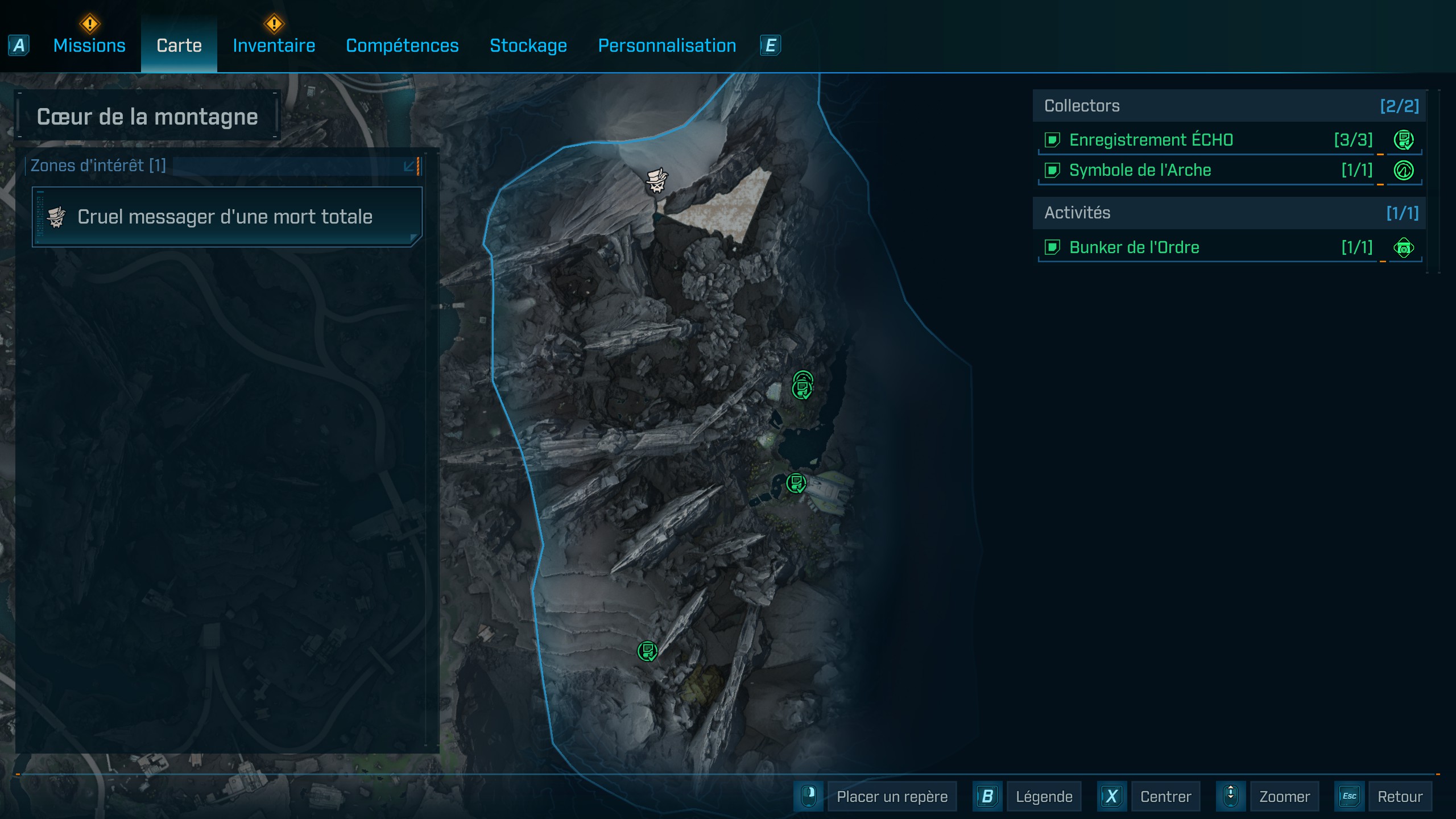Image resolution: width=1456 pixels, height=819 pixels.
Task: Open the Missions tab
Action: (x=89, y=45)
